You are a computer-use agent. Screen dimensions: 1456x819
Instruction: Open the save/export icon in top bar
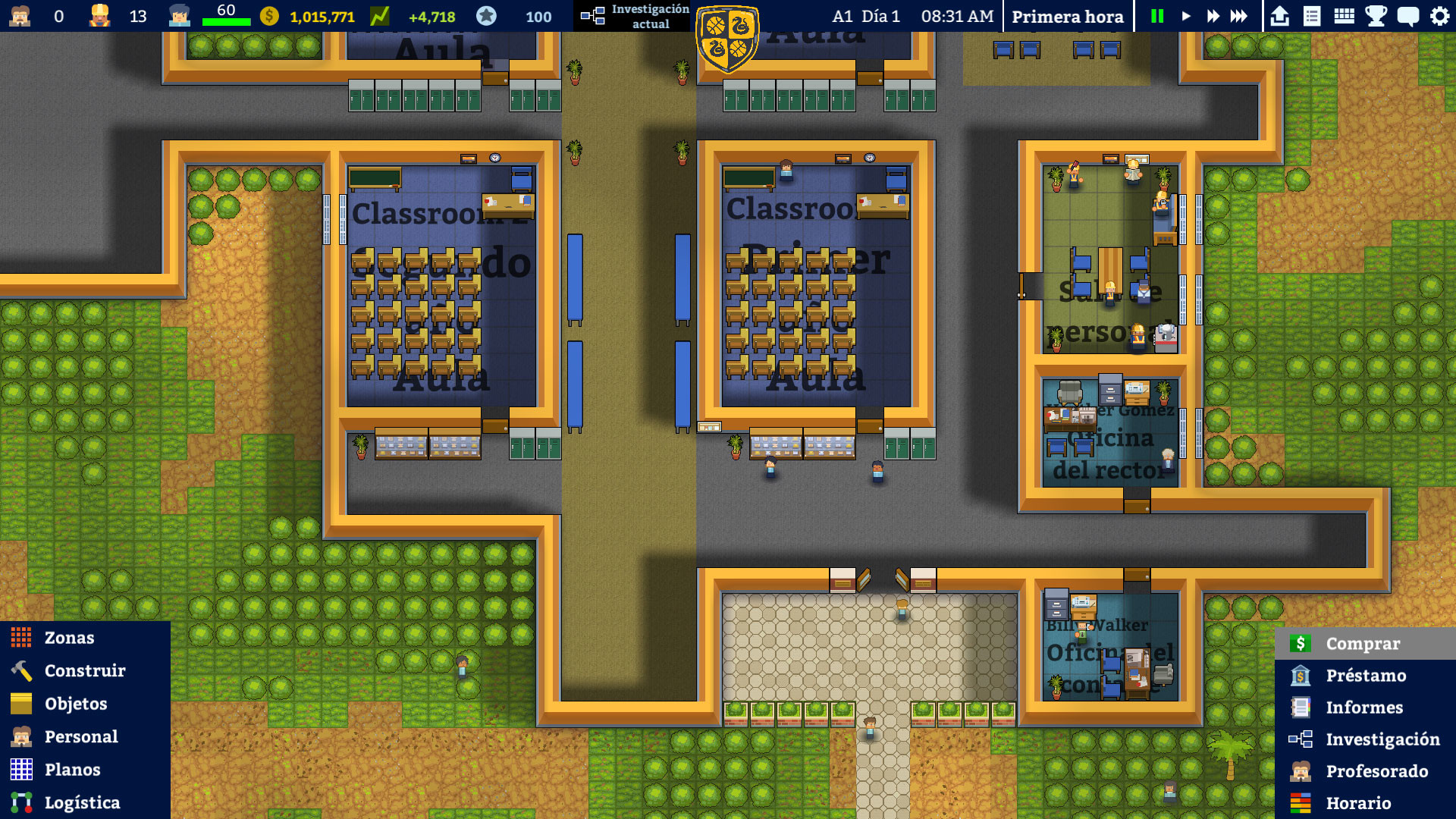1279,14
